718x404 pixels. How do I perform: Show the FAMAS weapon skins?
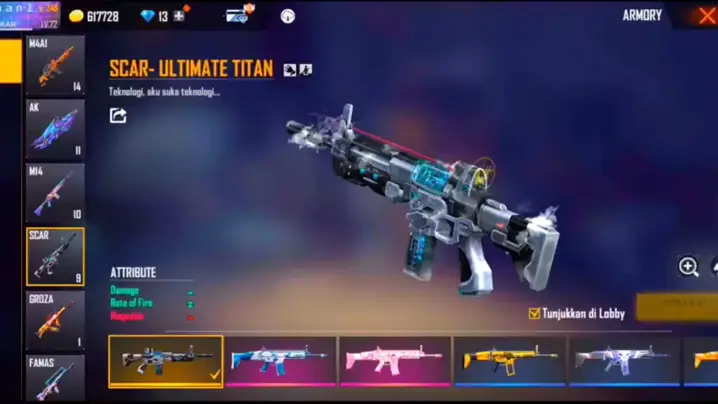(55, 378)
